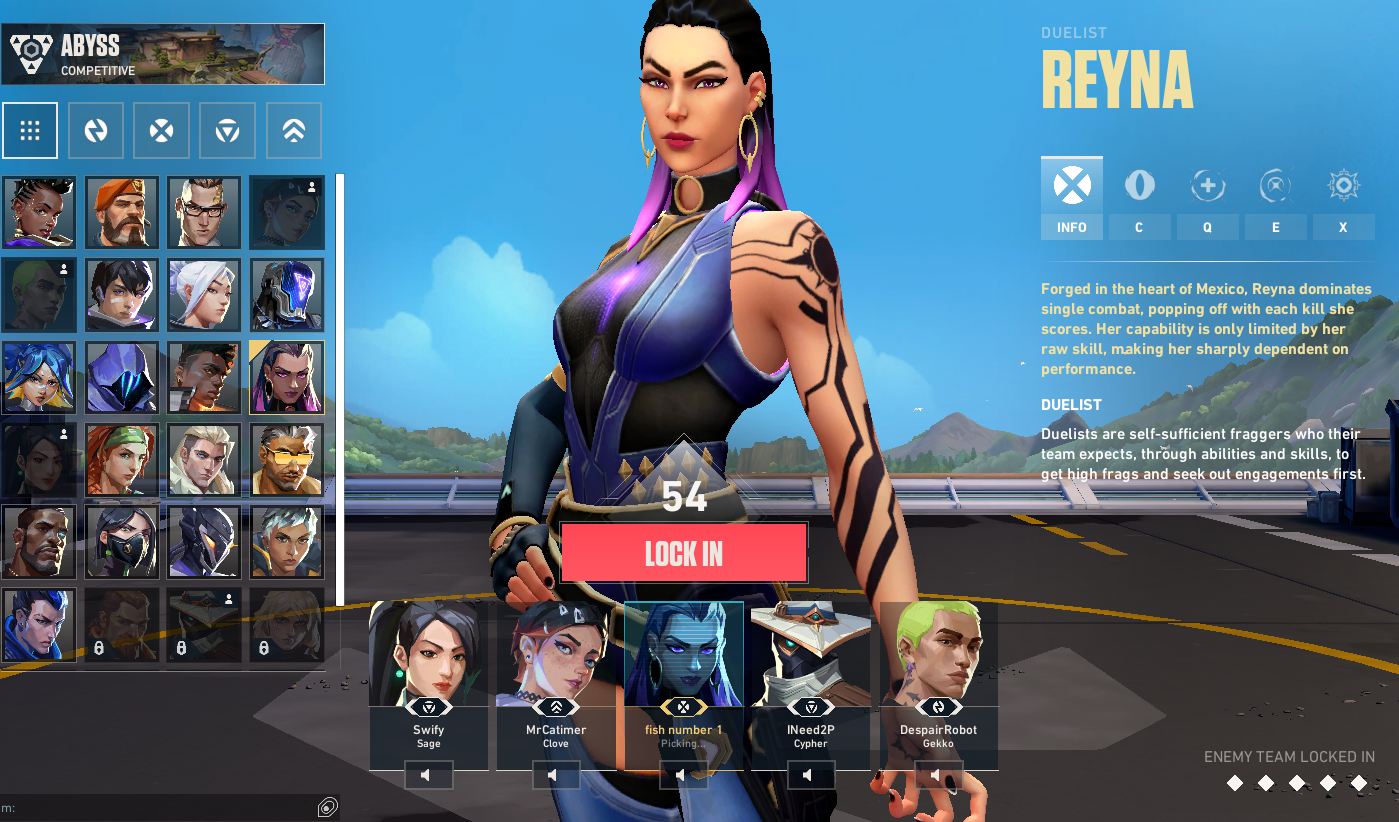View Reyna's Q ability

(1207, 198)
